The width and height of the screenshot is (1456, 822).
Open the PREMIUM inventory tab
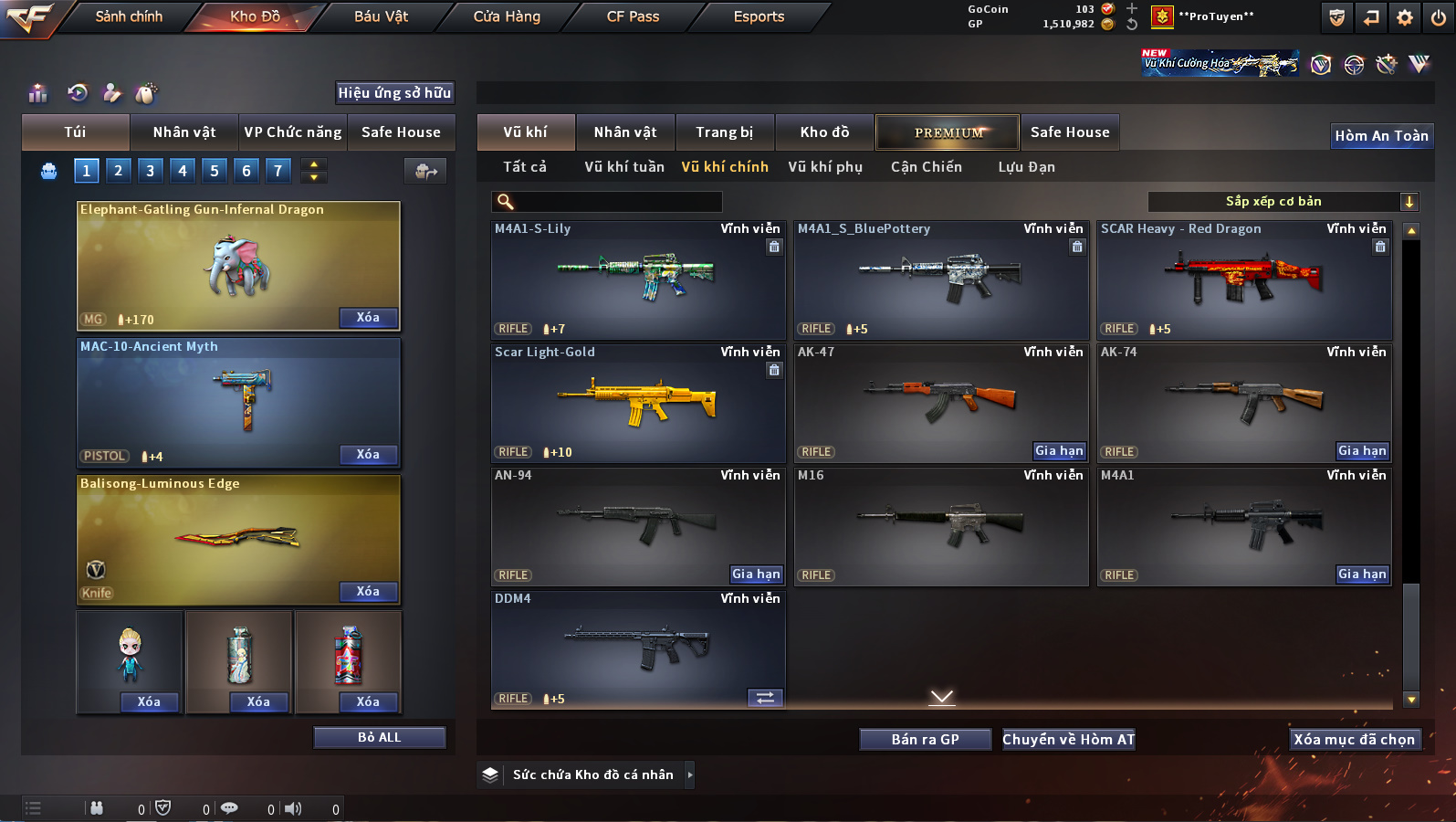pyautogui.click(x=948, y=132)
